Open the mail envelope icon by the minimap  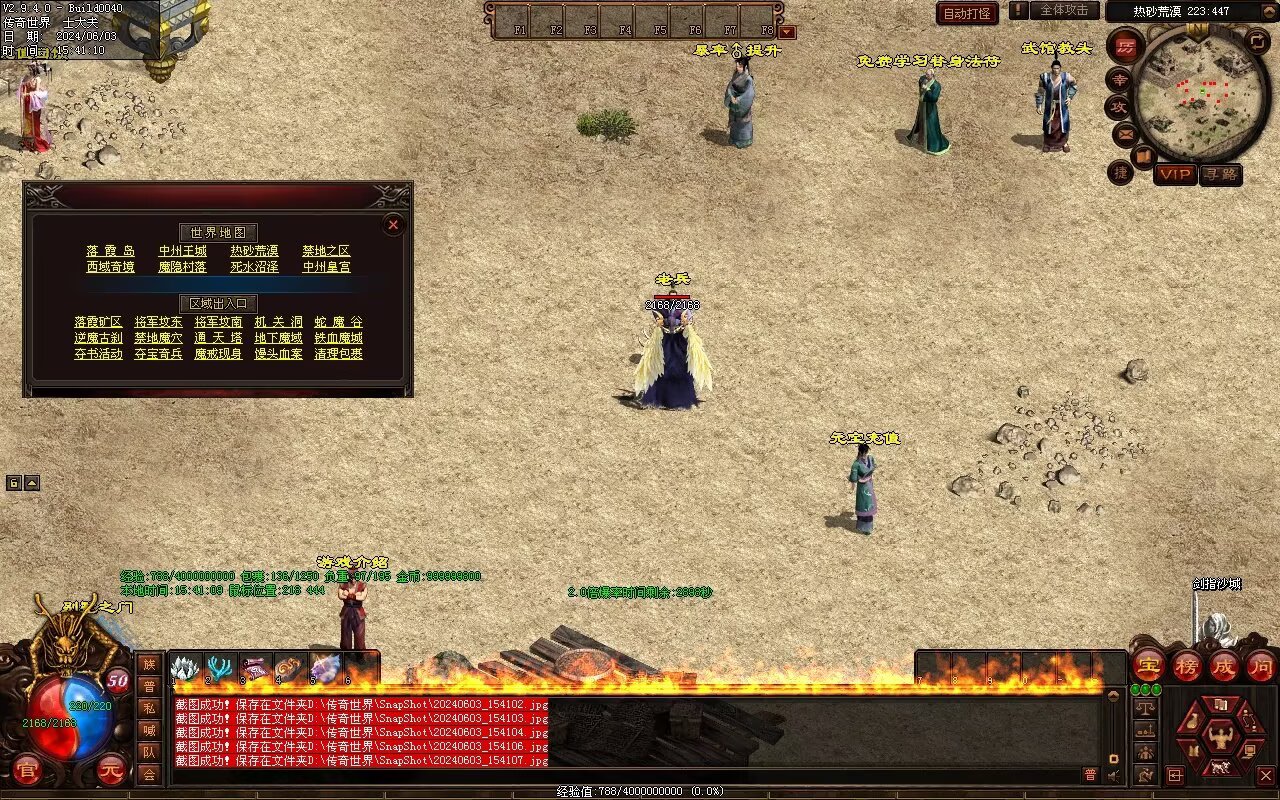(1126, 133)
